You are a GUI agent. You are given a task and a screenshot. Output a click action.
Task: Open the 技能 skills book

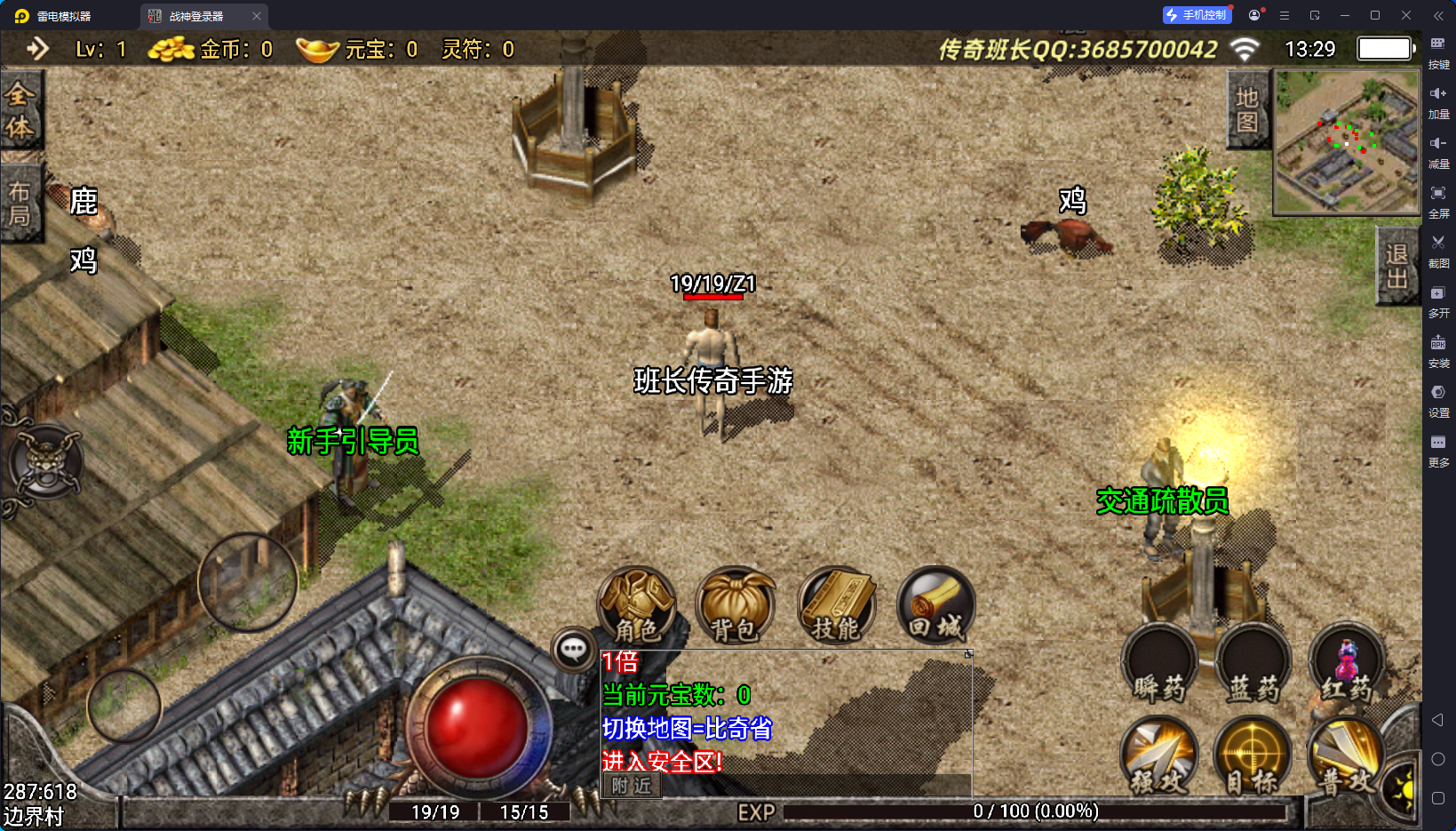(x=836, y=605)
